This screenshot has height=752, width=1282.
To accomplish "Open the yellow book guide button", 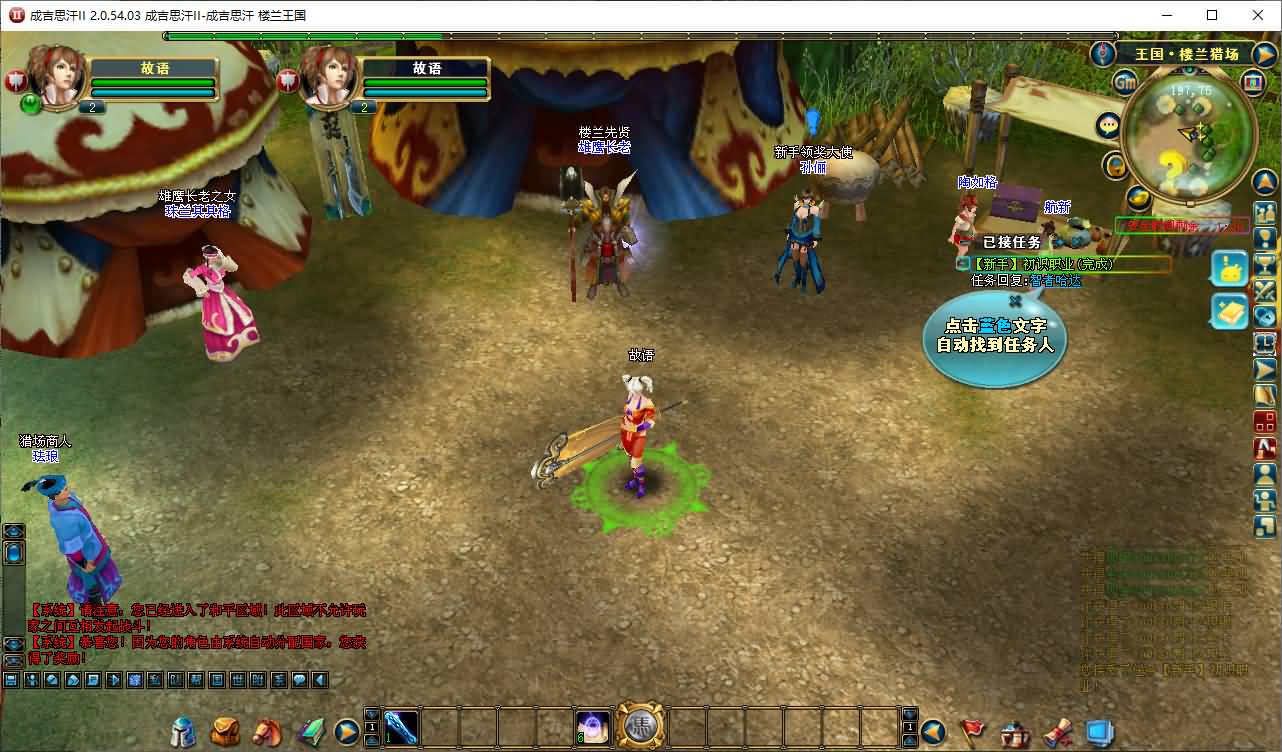I will click(1230, 311).
